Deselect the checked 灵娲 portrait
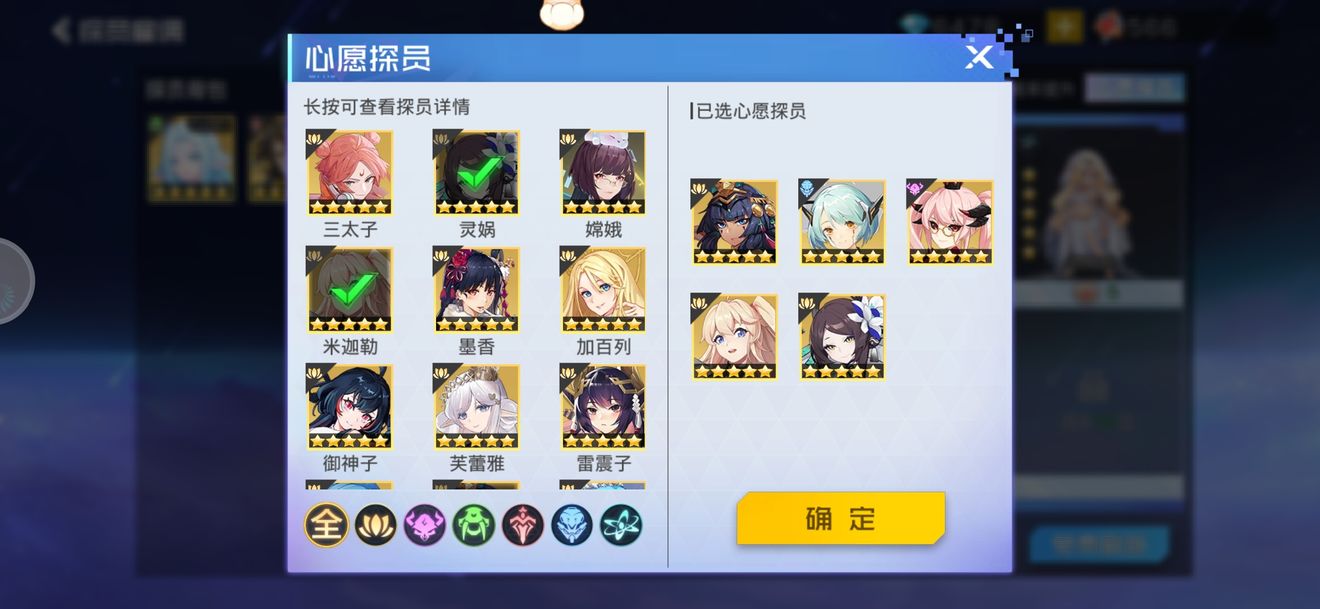1320x609 pixels. tap(476, 172)
